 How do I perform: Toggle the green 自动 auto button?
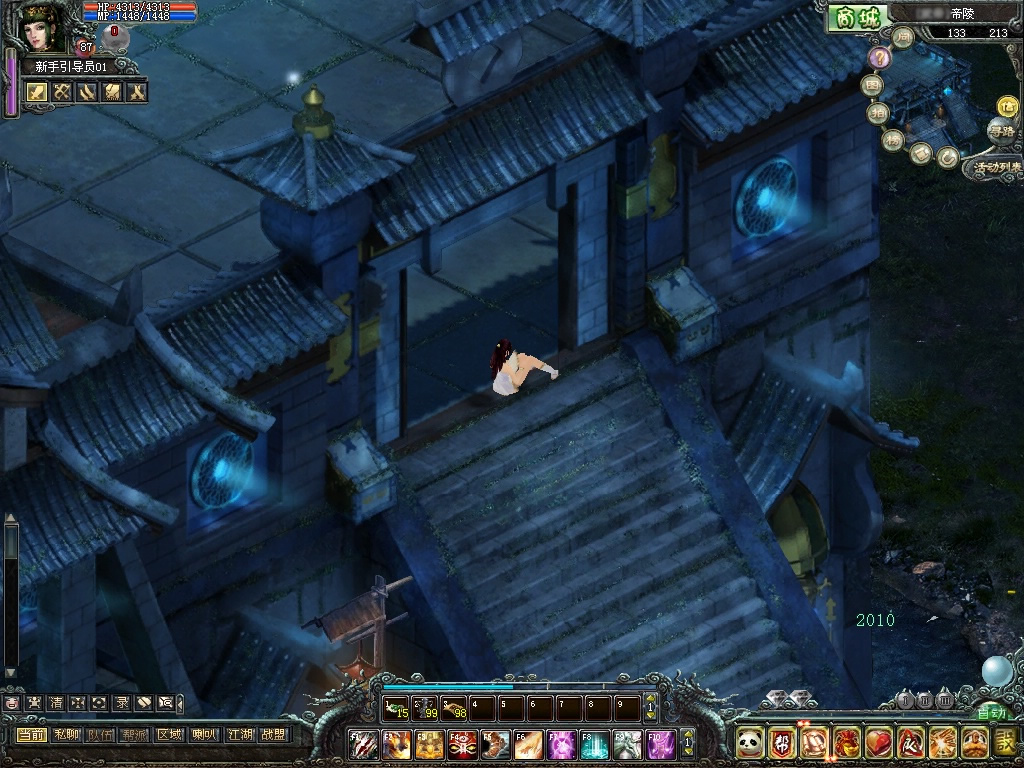click(x=991, y=713)
